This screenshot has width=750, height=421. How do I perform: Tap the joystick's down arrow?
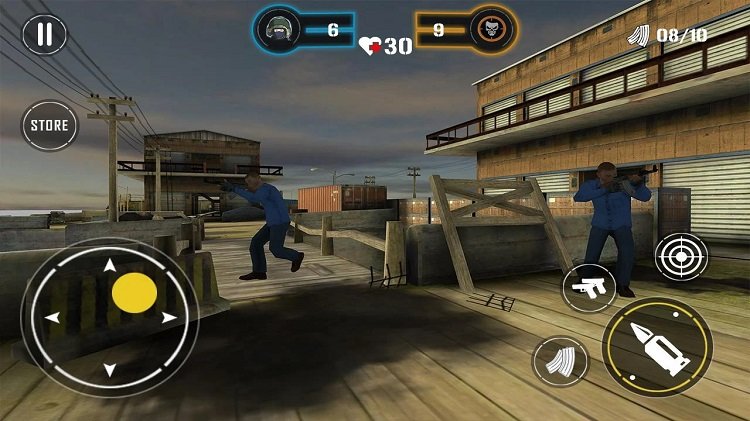pyautogui.click(x=110, y=370)
